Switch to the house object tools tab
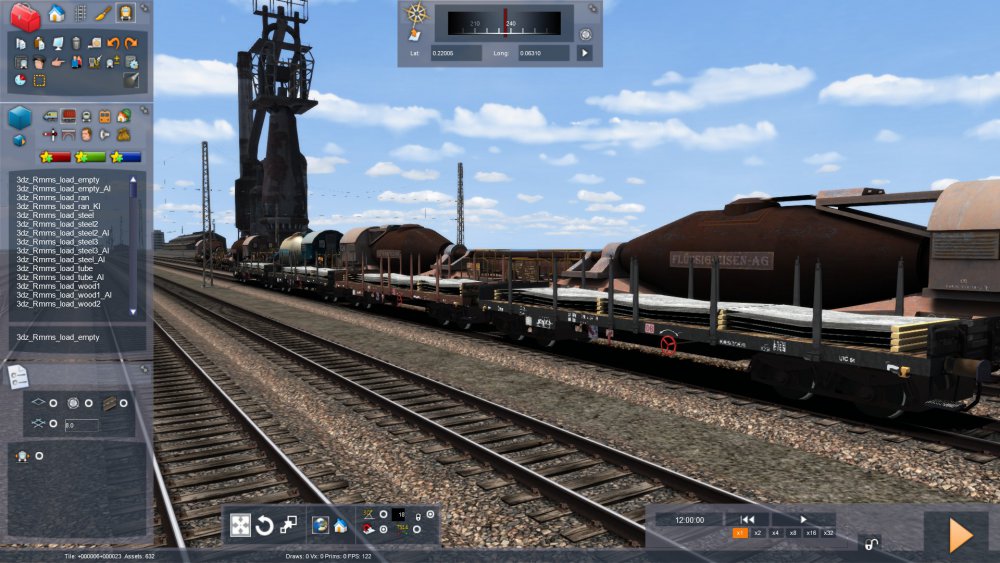 57,13
